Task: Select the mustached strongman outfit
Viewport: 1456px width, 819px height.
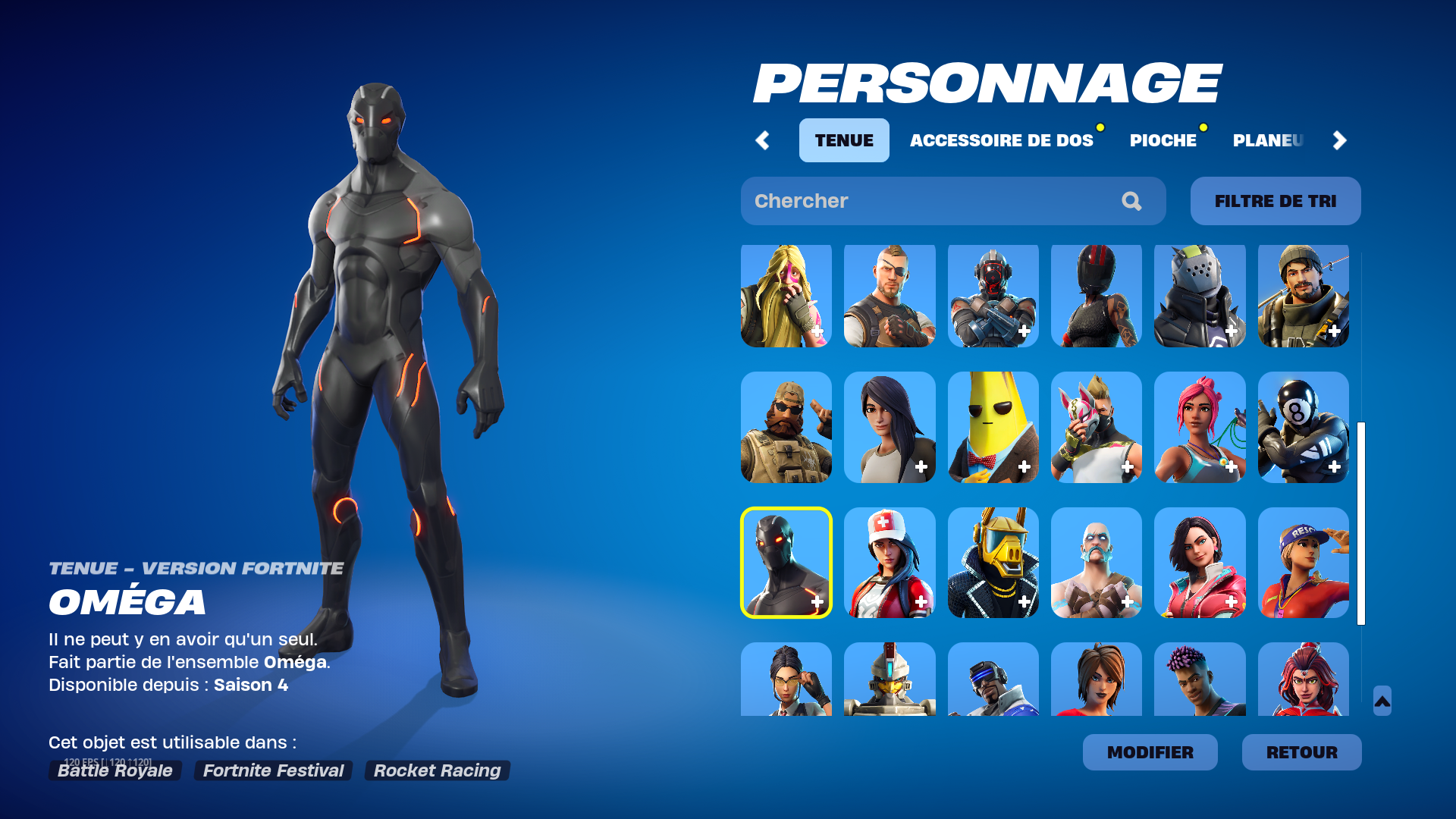Action: coord(1096,563)
